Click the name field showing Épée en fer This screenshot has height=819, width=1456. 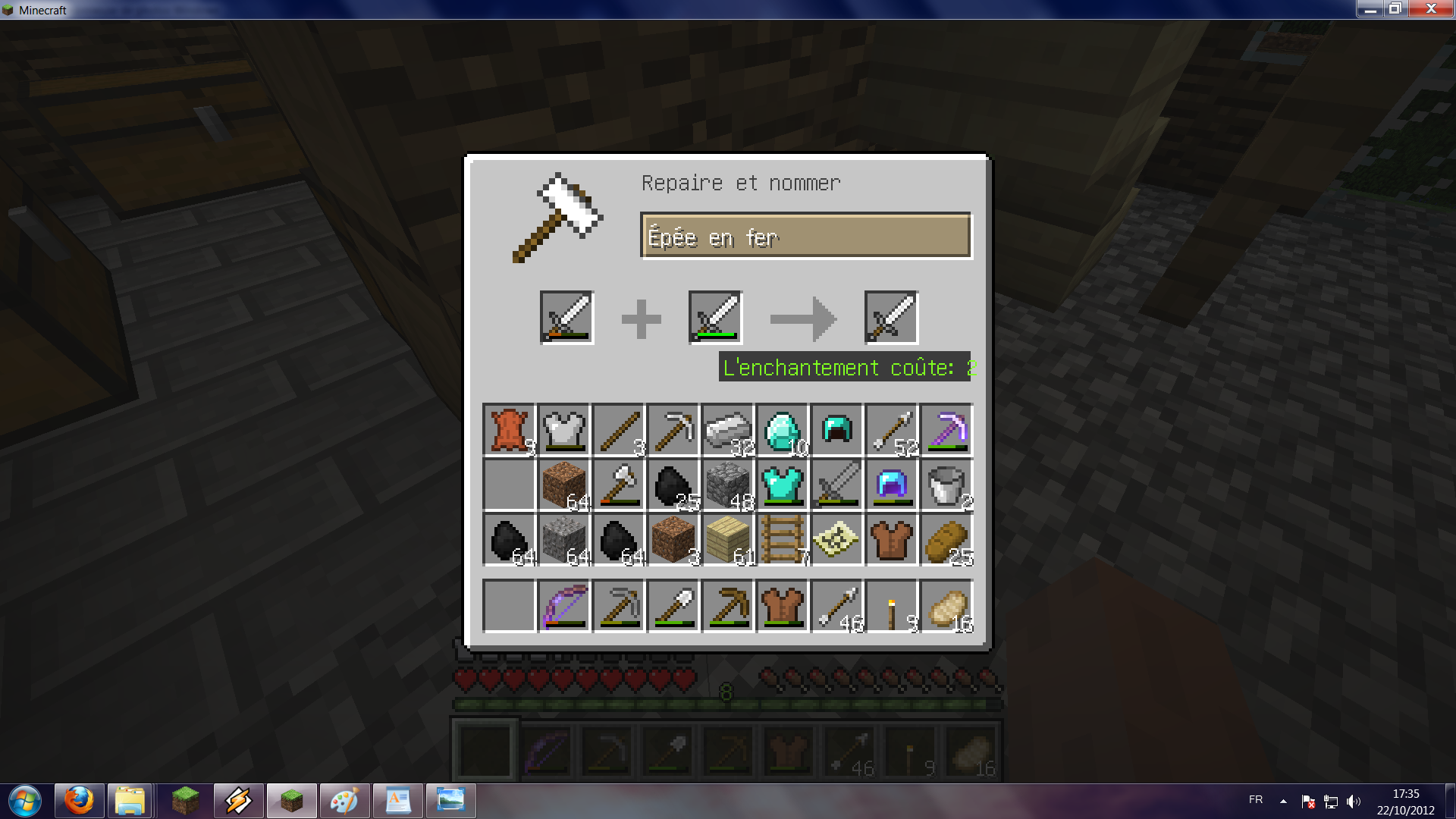pyautogui.click(x=806, y=236)
